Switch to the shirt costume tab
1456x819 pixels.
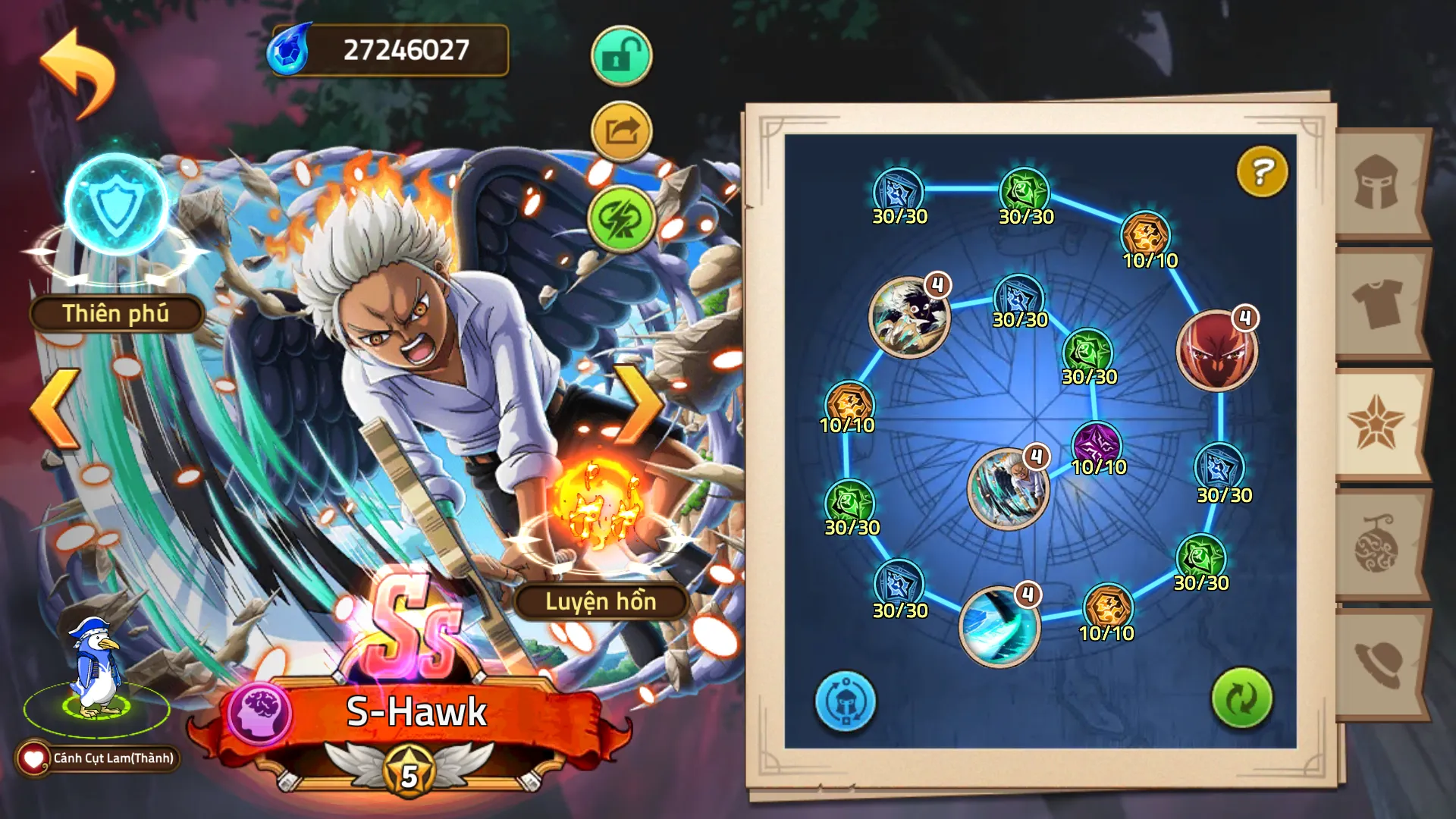point(1376,302)
